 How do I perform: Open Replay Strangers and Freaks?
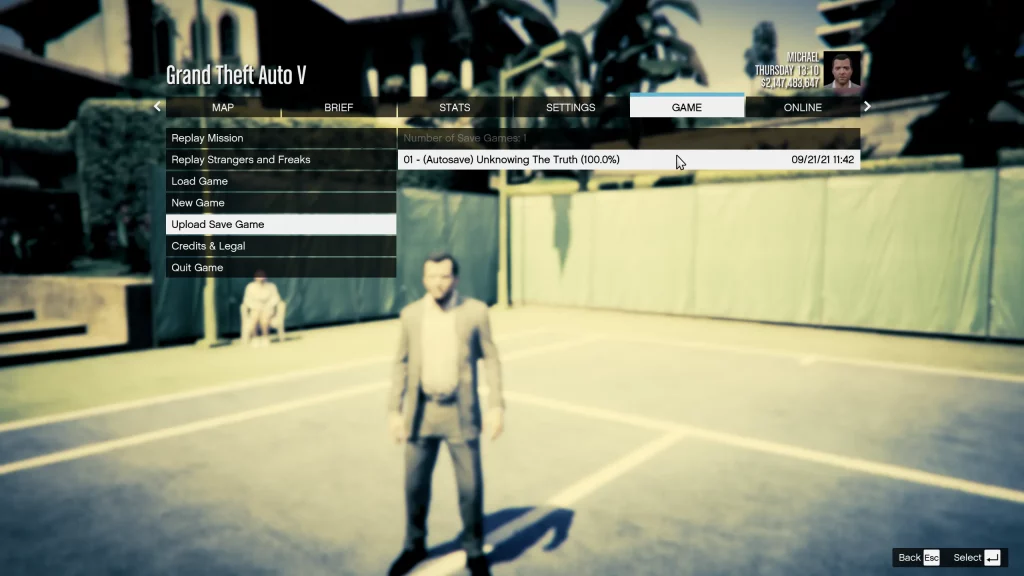(x=281, y=160)
